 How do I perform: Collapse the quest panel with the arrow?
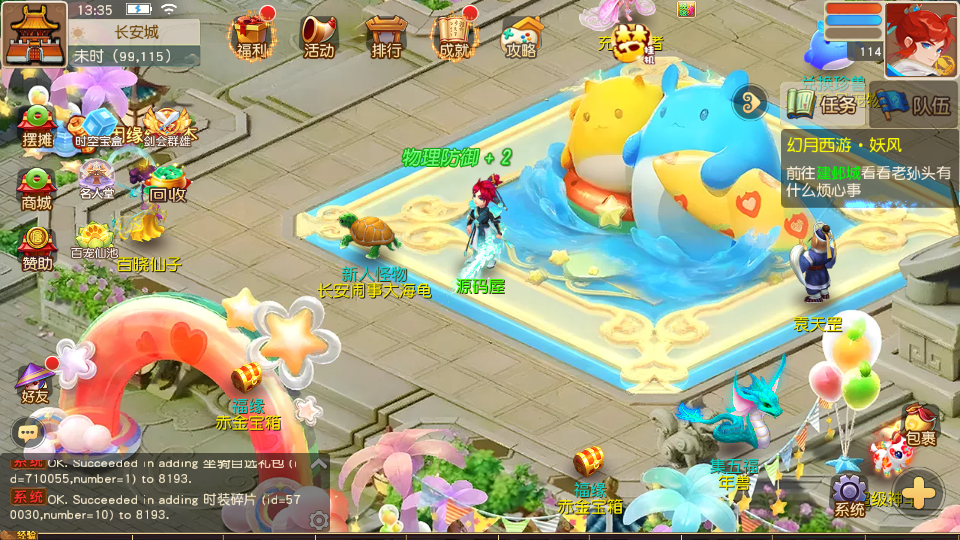point(748,100)
